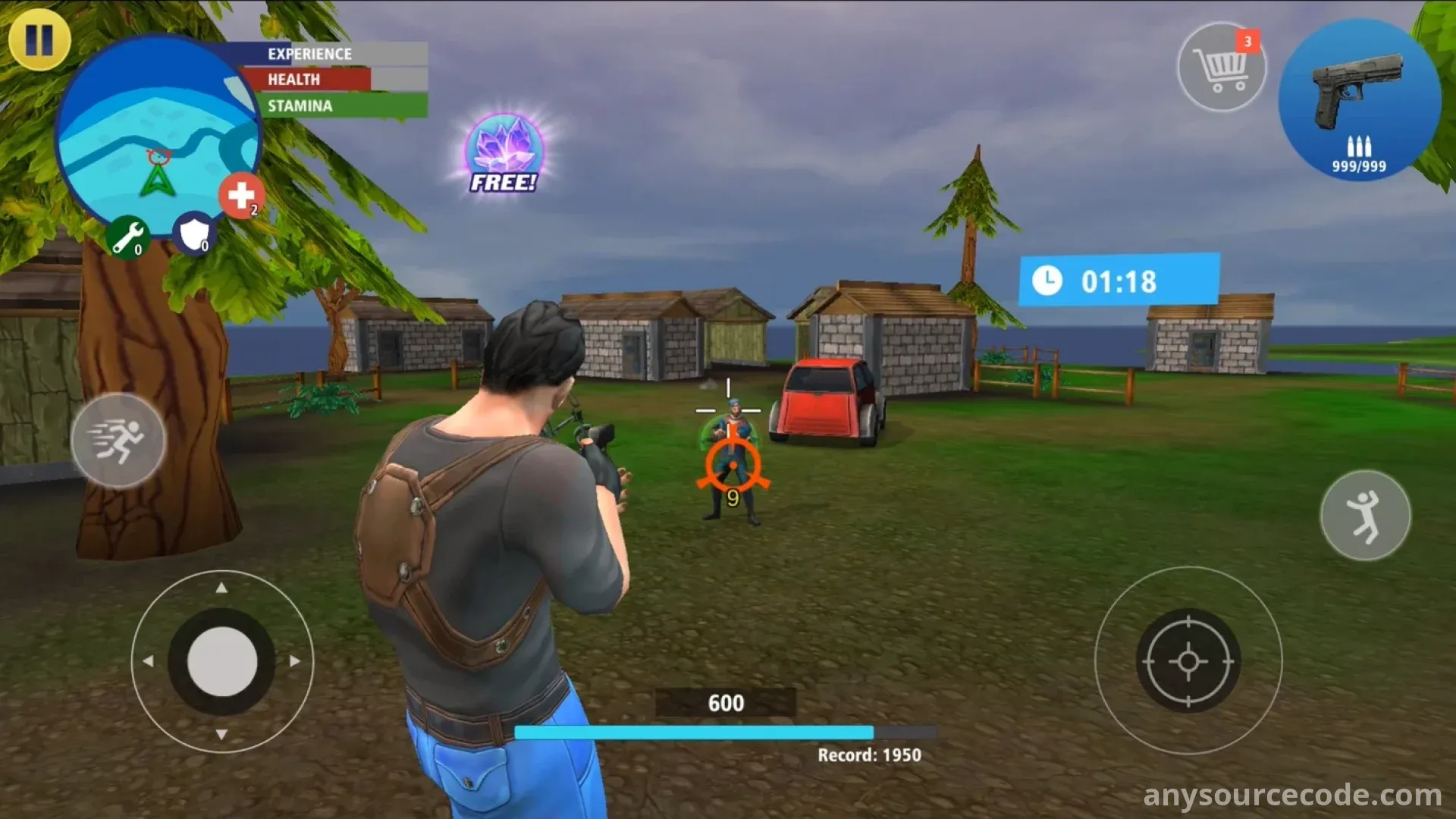Open the circular minimap
This screenshot has width=1456, height=819.
click(158, 136)
